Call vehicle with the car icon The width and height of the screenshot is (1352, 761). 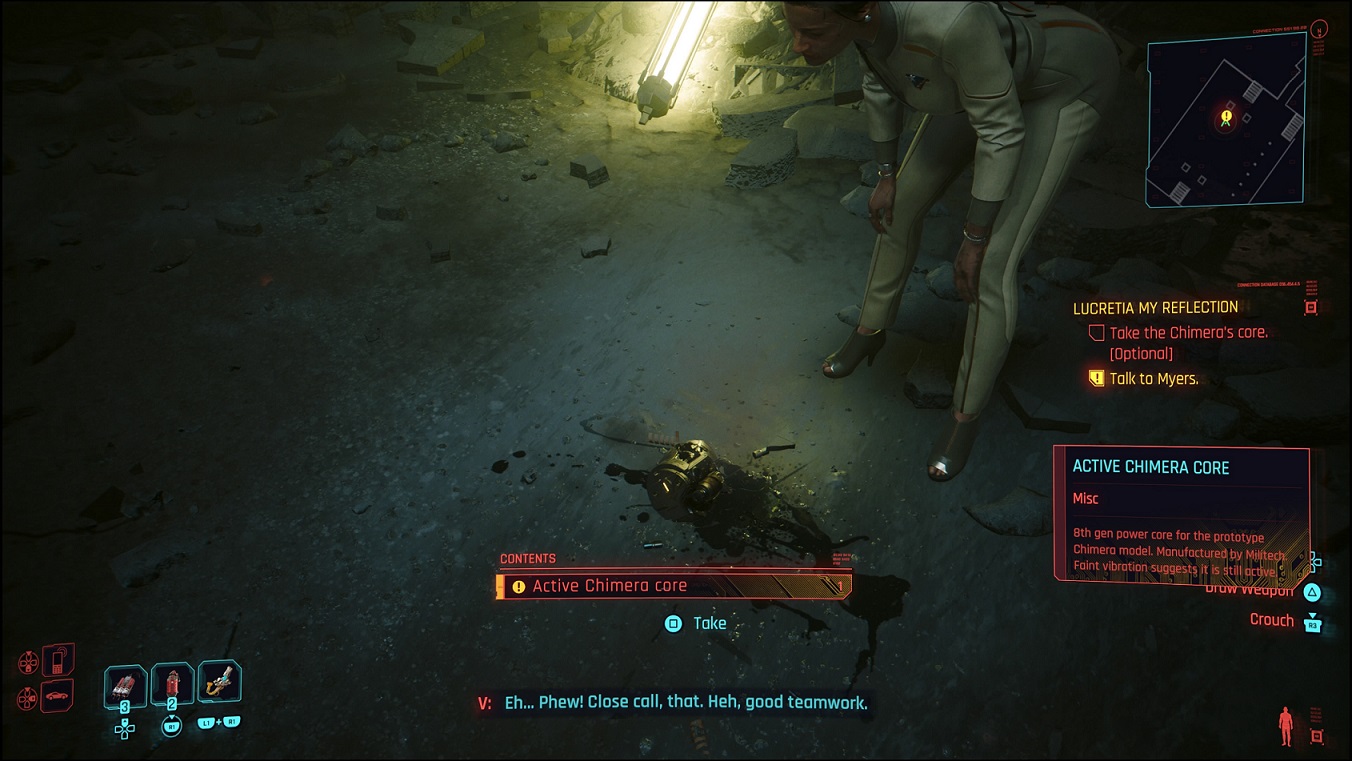click(58, 695)
